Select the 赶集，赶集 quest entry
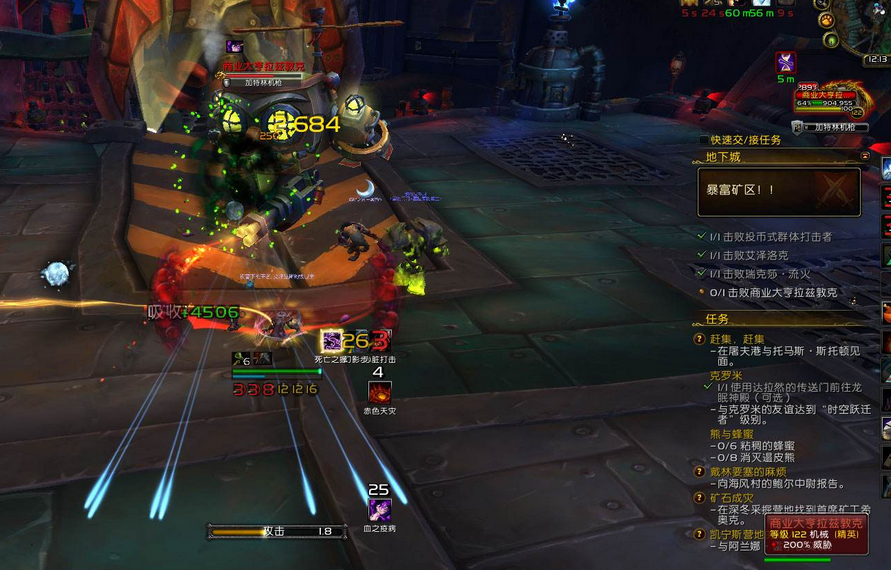Viewport: 891px width, 570px height. click(x=741, y=339)
